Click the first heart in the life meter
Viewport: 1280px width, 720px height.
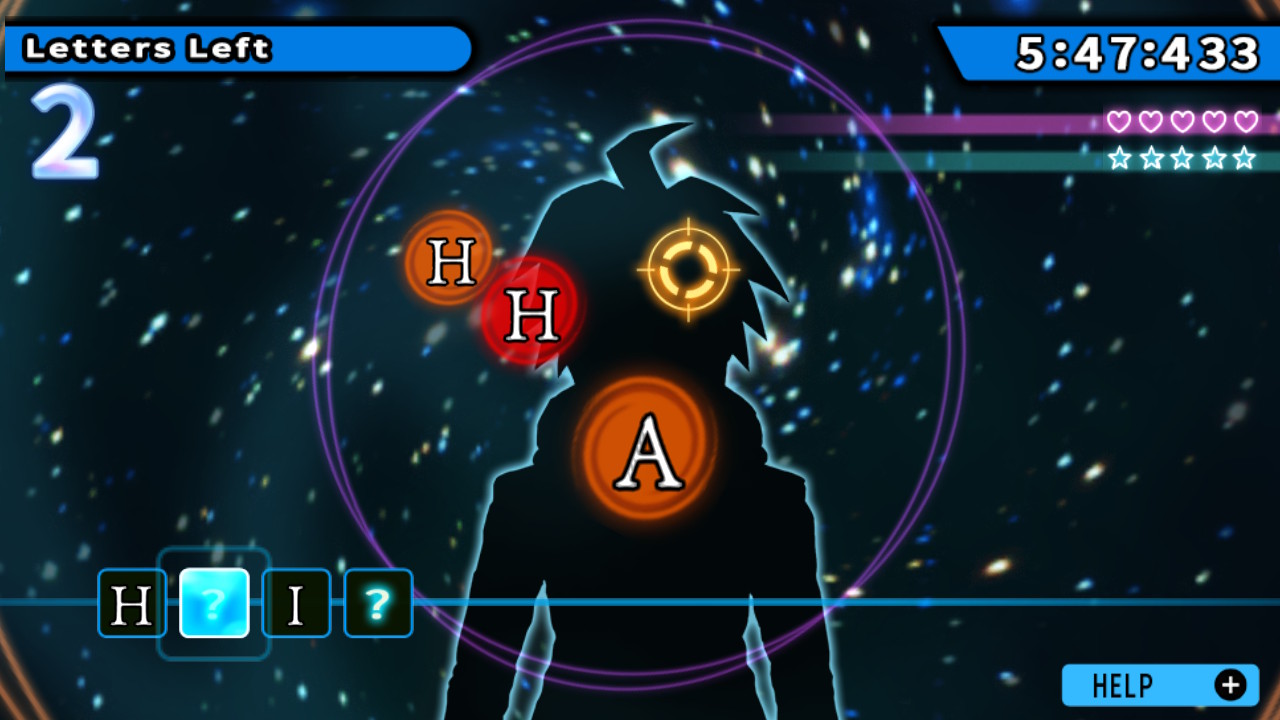coord(1120,119)
